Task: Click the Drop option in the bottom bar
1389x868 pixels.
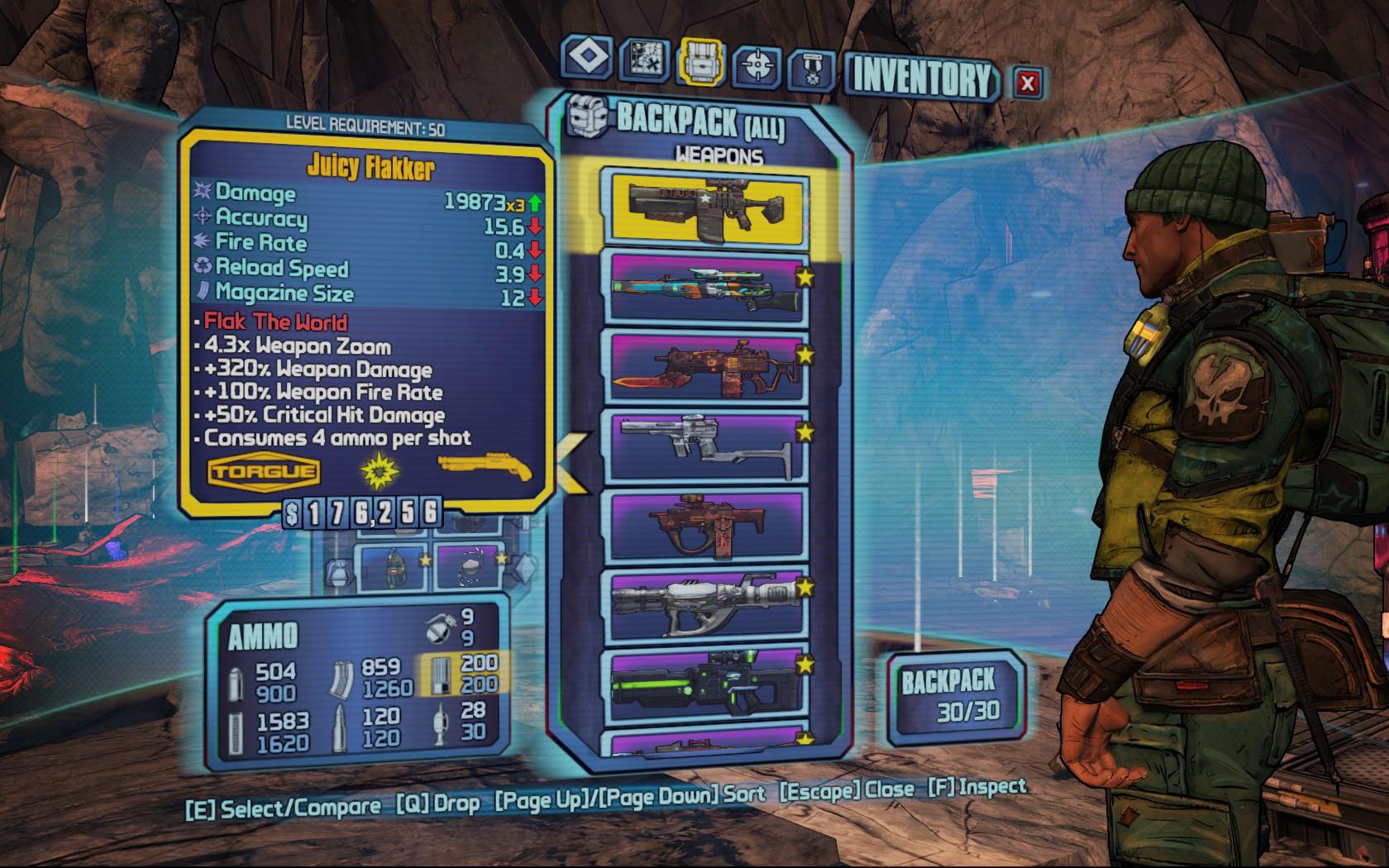Action: point(438,804)
